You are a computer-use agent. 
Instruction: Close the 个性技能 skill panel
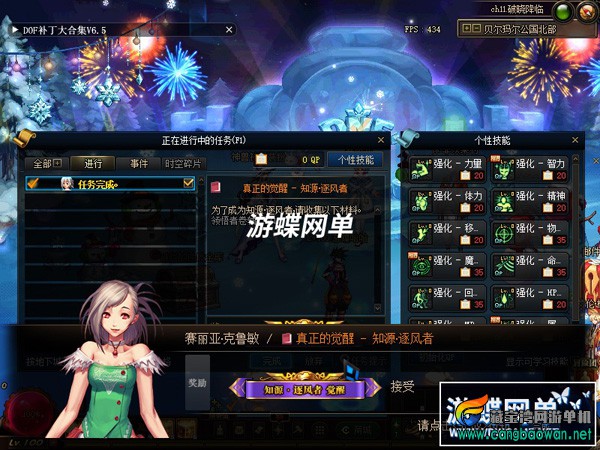575,141
